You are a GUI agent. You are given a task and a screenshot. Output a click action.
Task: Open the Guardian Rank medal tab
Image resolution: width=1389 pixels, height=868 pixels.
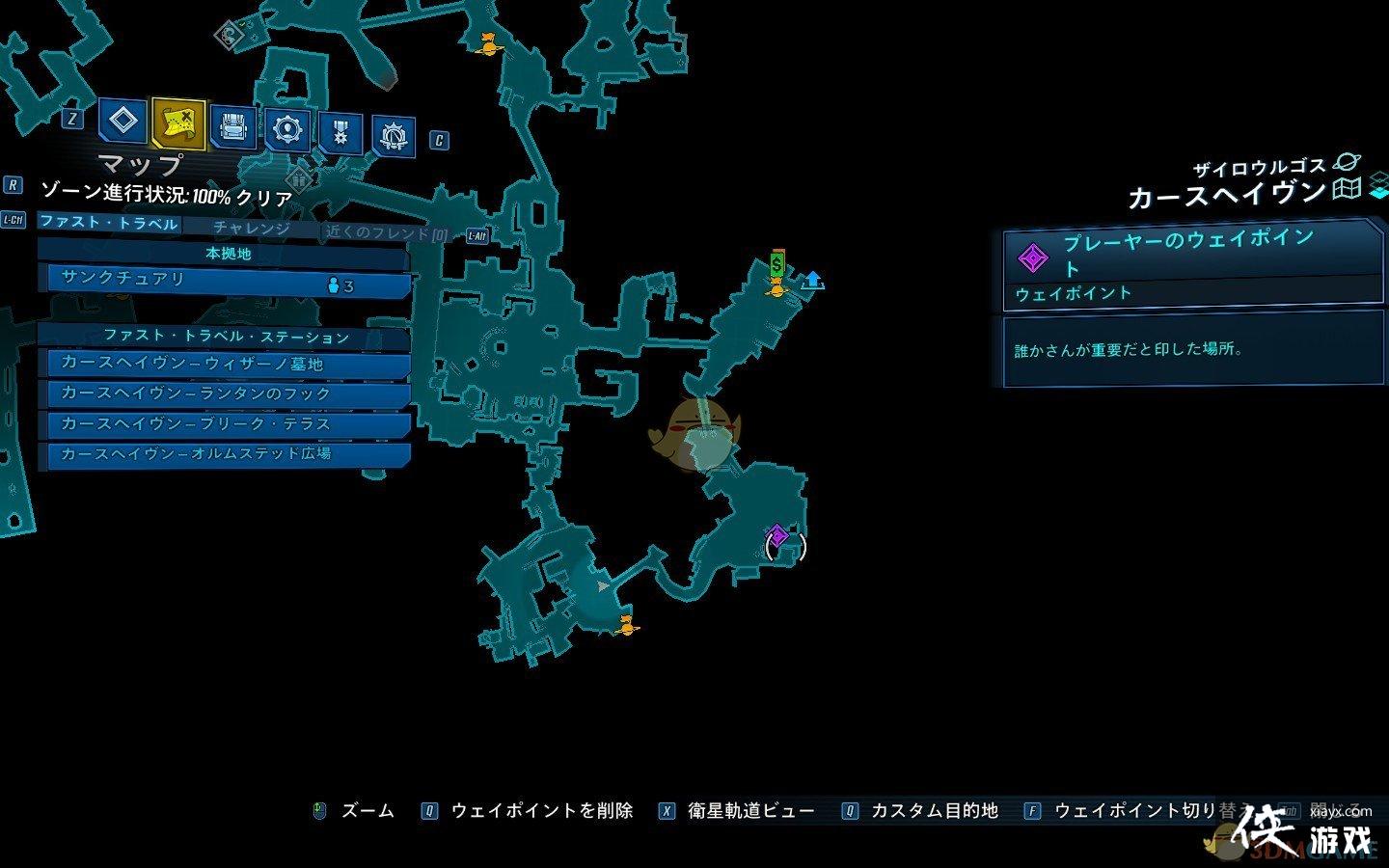click(340, 133)
